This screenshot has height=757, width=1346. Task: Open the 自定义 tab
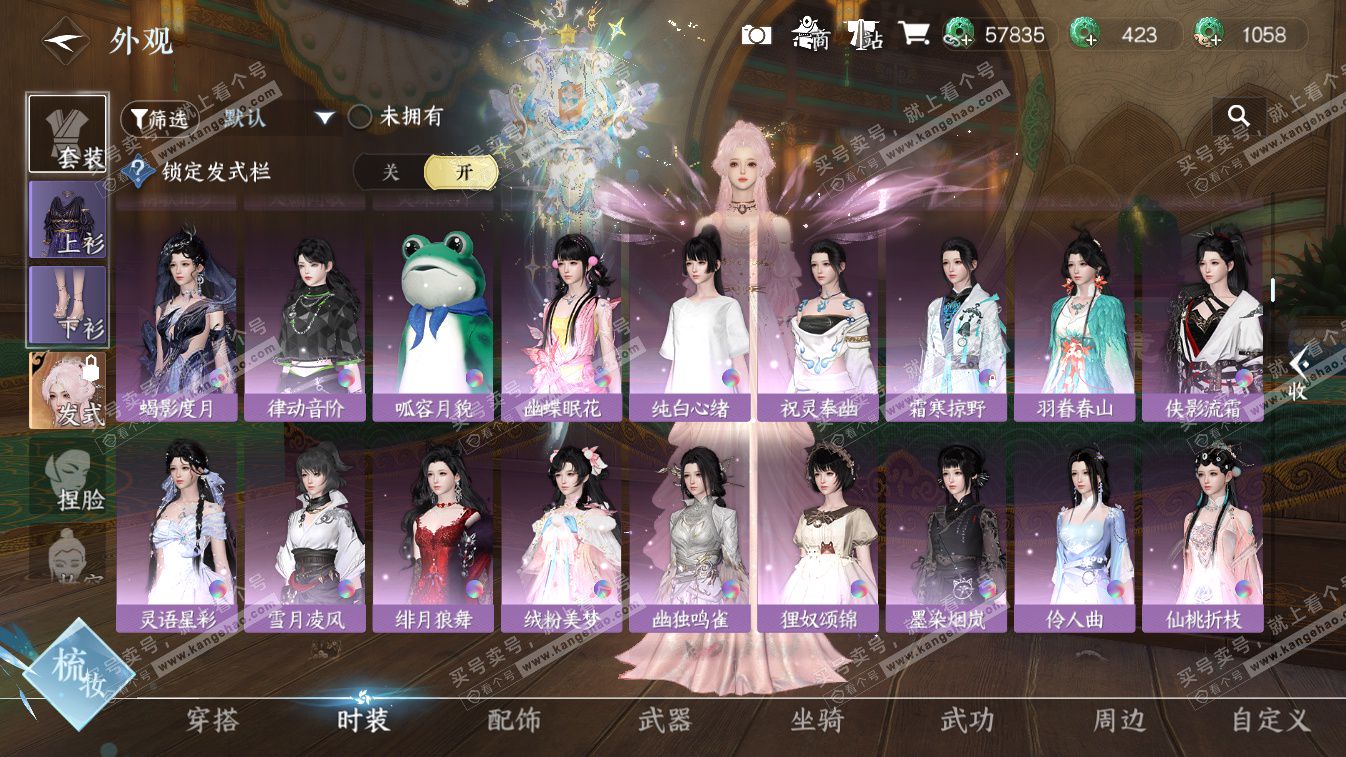click(1270, 719)
